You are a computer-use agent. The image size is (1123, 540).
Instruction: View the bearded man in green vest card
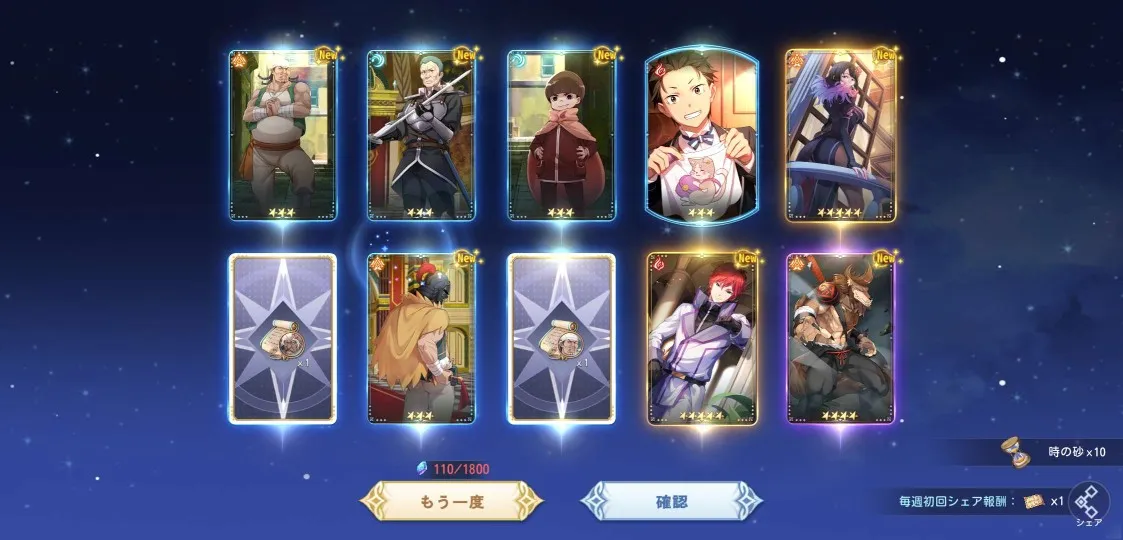(x=282, y=135)
